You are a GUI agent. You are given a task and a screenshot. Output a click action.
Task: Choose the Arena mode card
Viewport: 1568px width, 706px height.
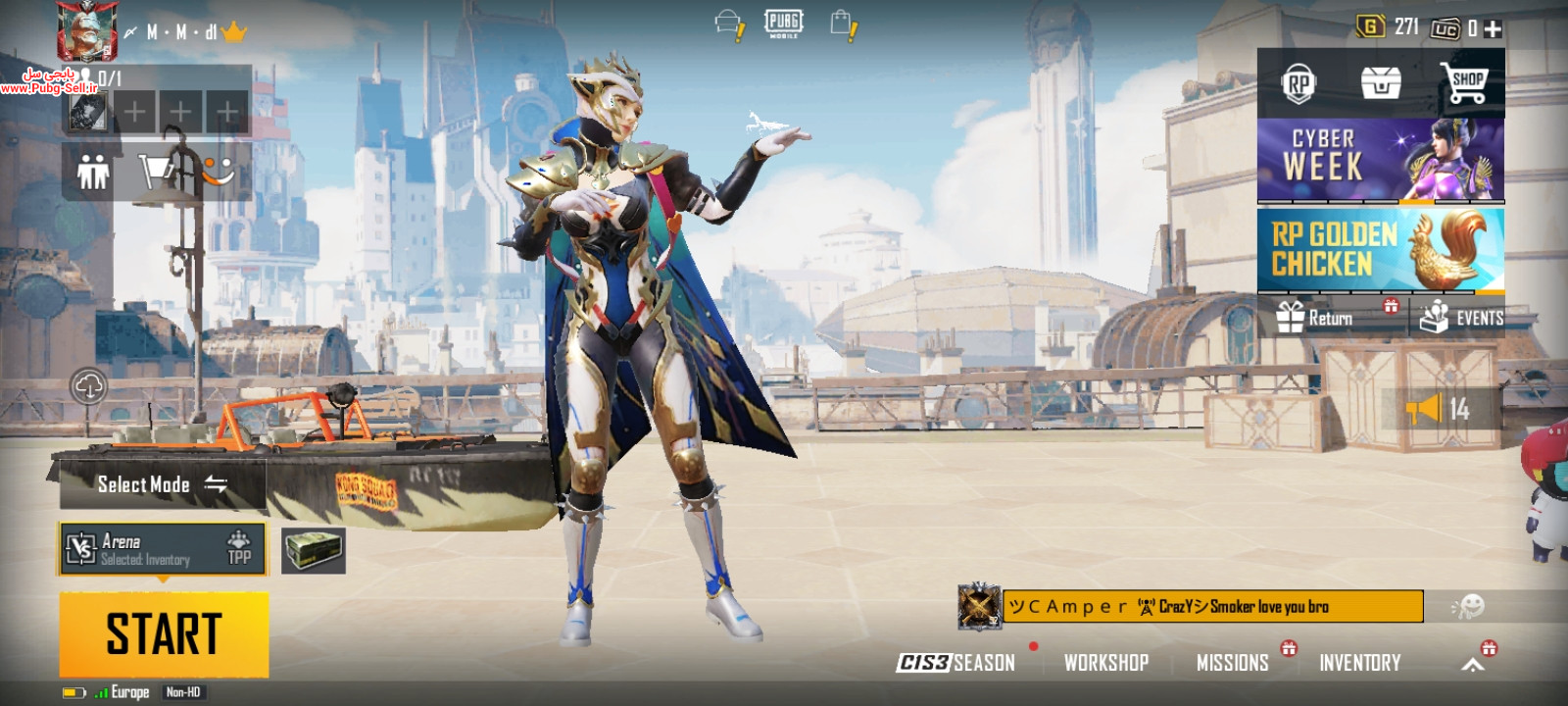pyautogui.click(x=163, y=549)
